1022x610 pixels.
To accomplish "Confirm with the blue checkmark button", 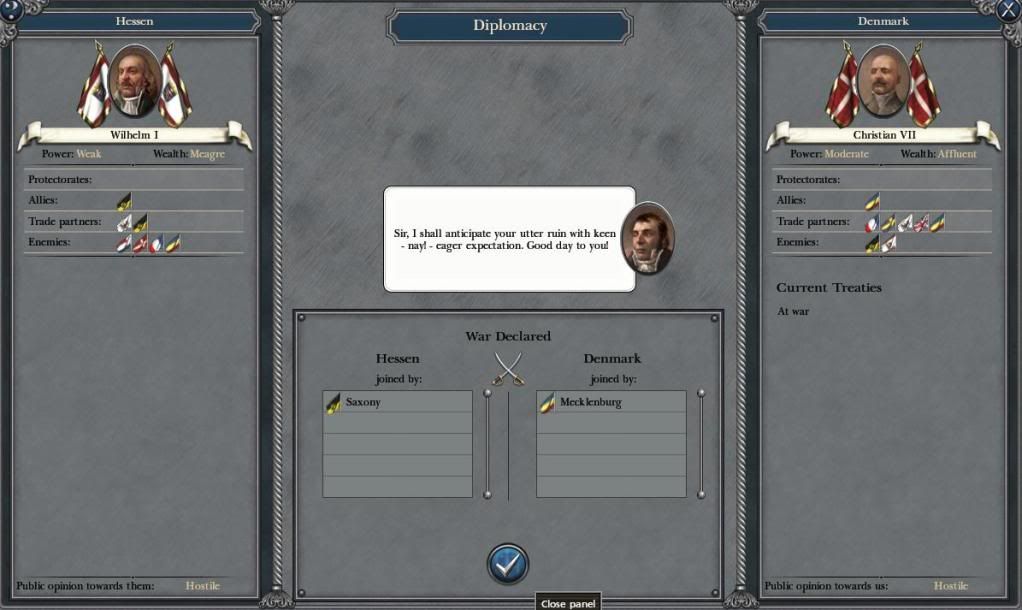I will point(508,565).
